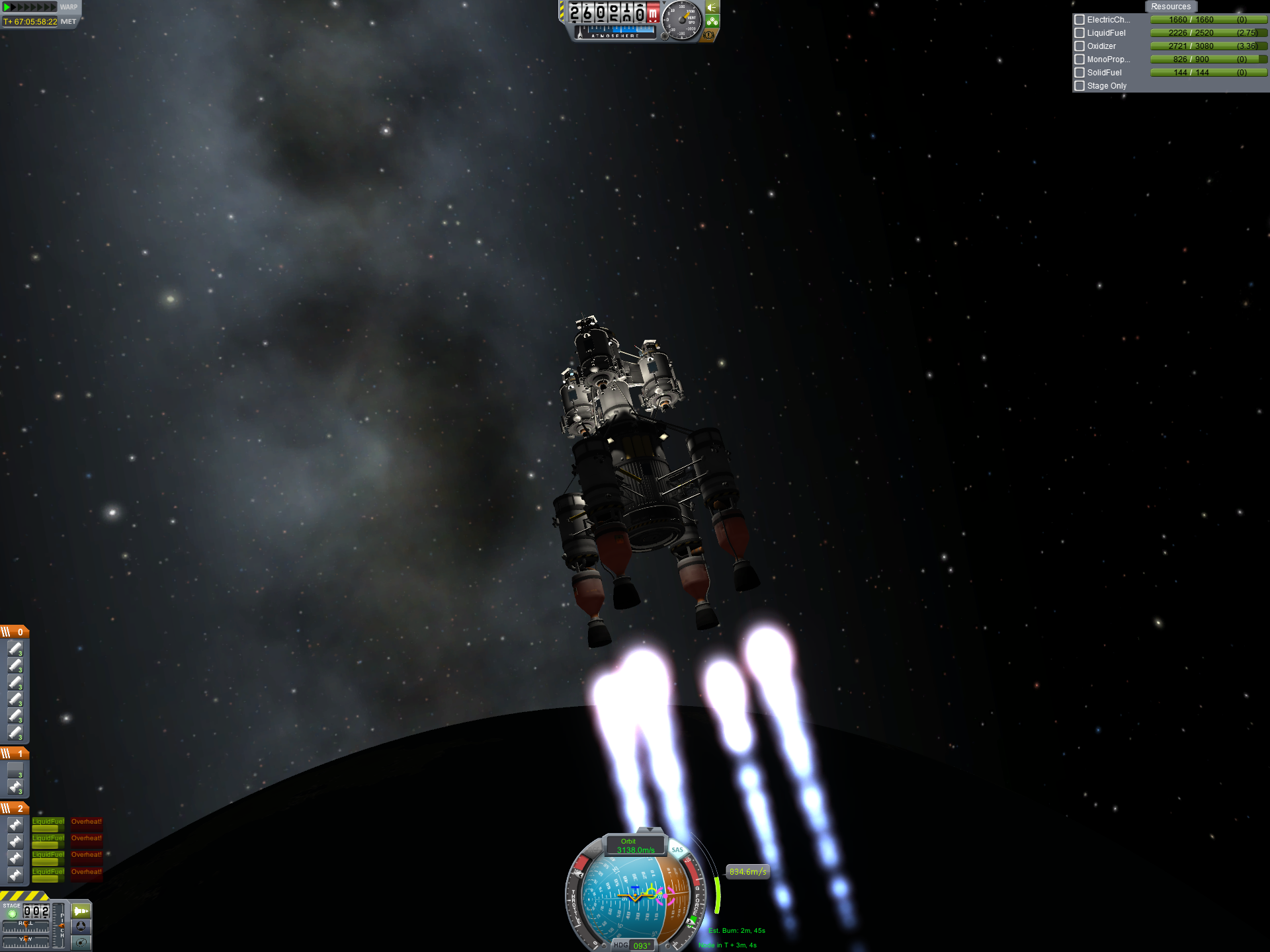Toggle the vessel lights button
Viewport: 1270px width, 952px height.
coord(712,7)
